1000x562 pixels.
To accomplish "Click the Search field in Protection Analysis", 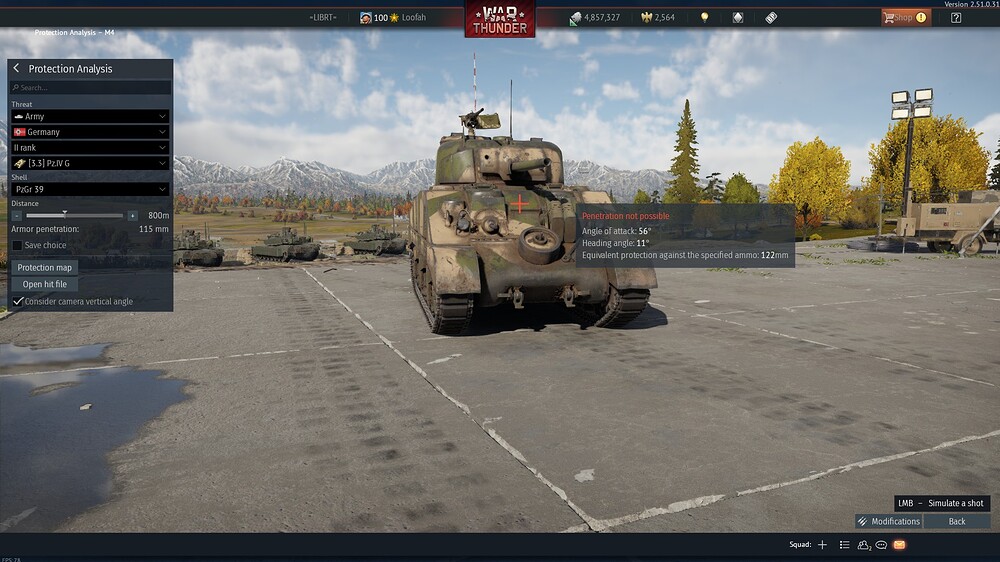I will 90,87.
